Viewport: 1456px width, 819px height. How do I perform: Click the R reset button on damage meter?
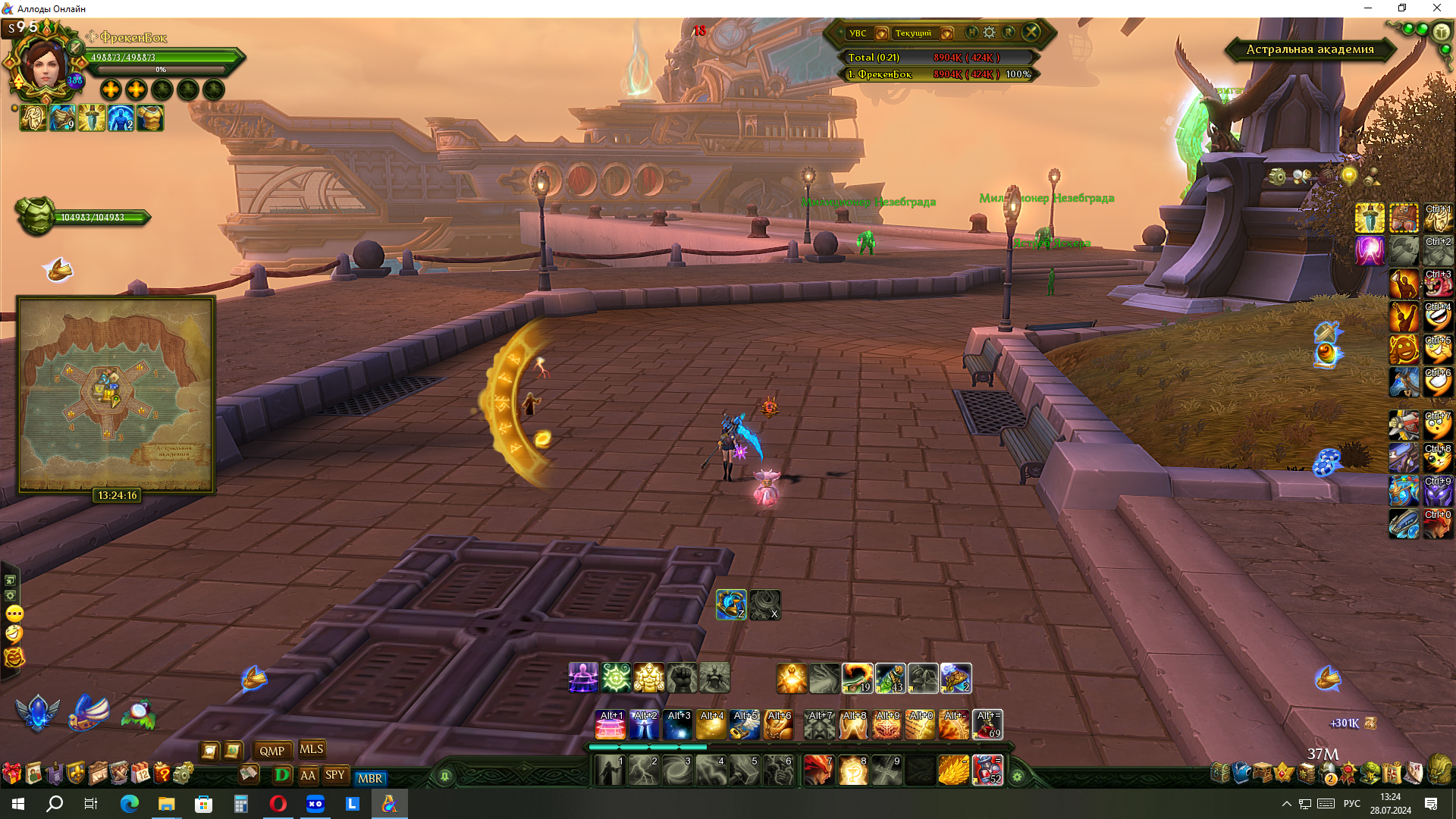click(x=1009, y=33)
